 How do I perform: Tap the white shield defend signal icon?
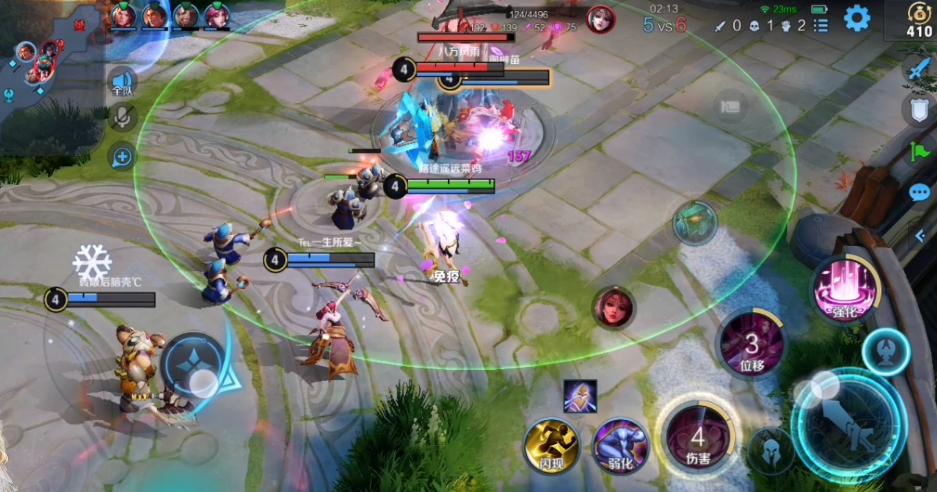[918, 110]
